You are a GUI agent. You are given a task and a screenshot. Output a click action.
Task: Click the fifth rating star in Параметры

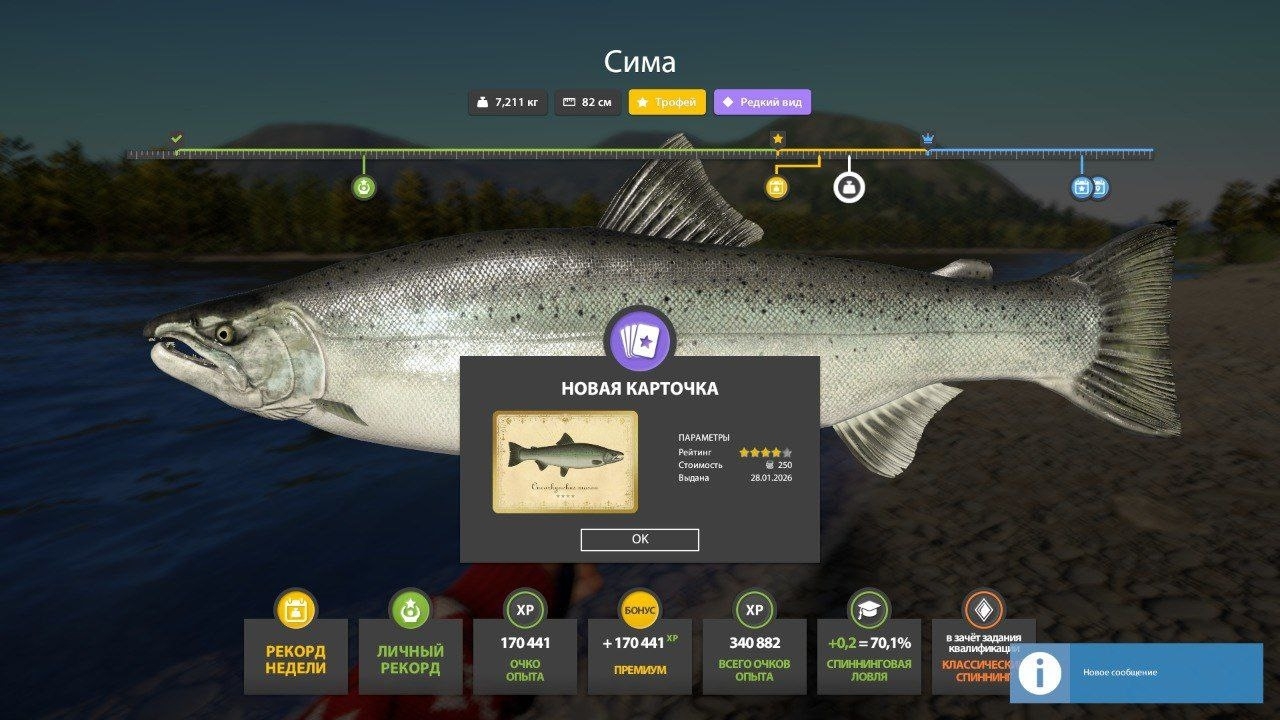(787, 452)
